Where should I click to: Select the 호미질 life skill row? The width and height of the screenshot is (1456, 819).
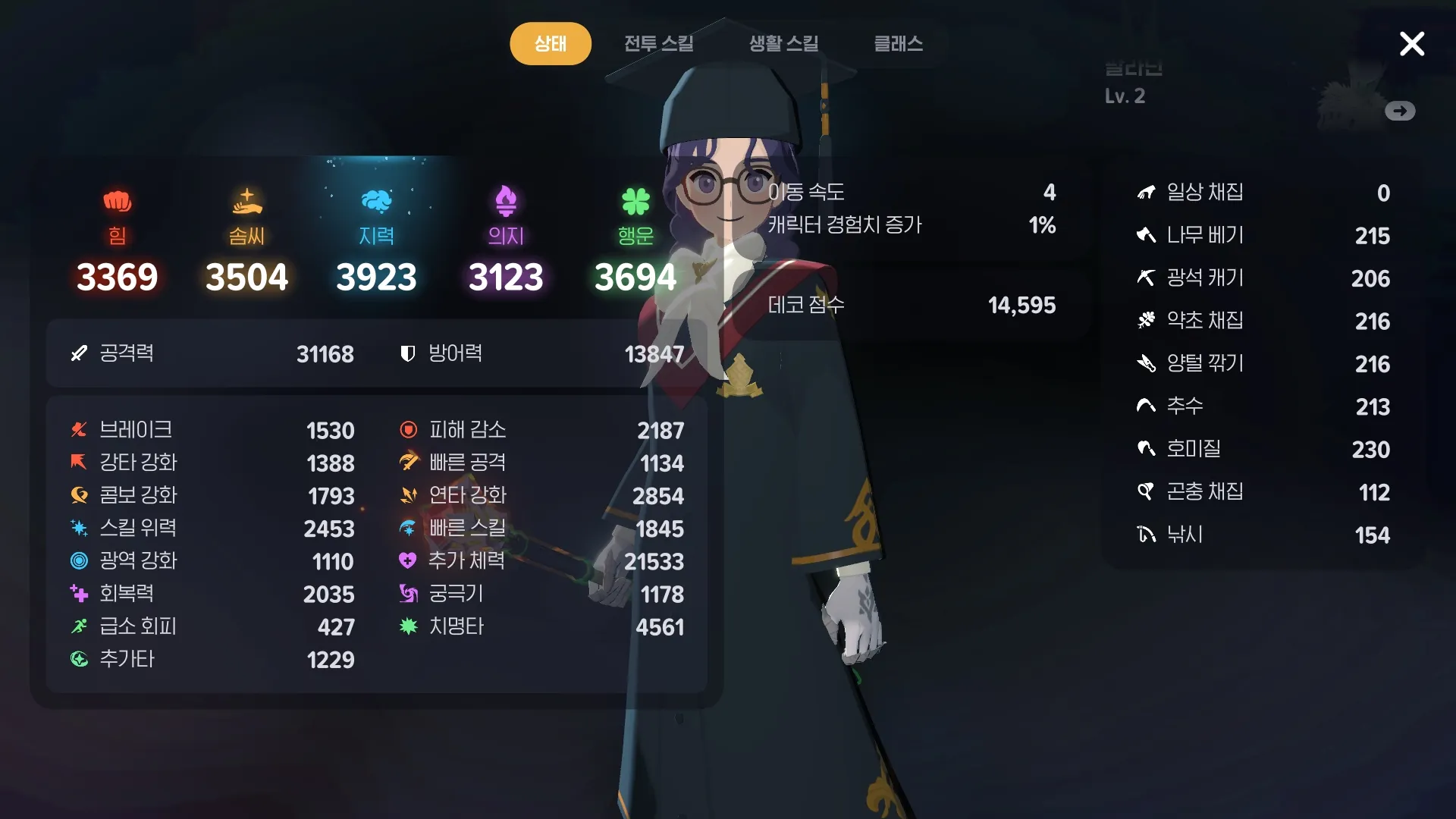tap(1263, 449)
